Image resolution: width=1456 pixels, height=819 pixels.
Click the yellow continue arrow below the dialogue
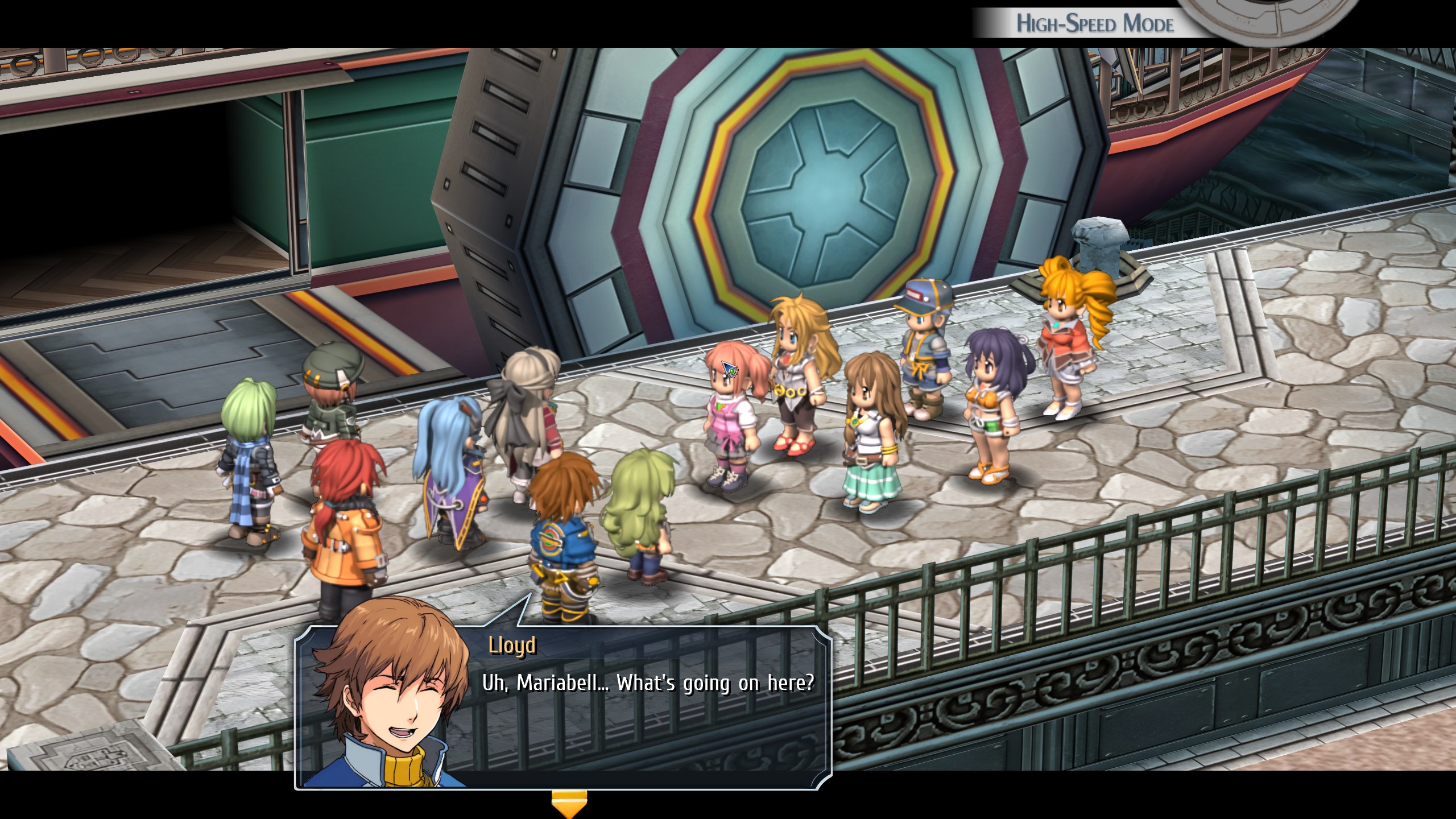click(x=568, y=804)
